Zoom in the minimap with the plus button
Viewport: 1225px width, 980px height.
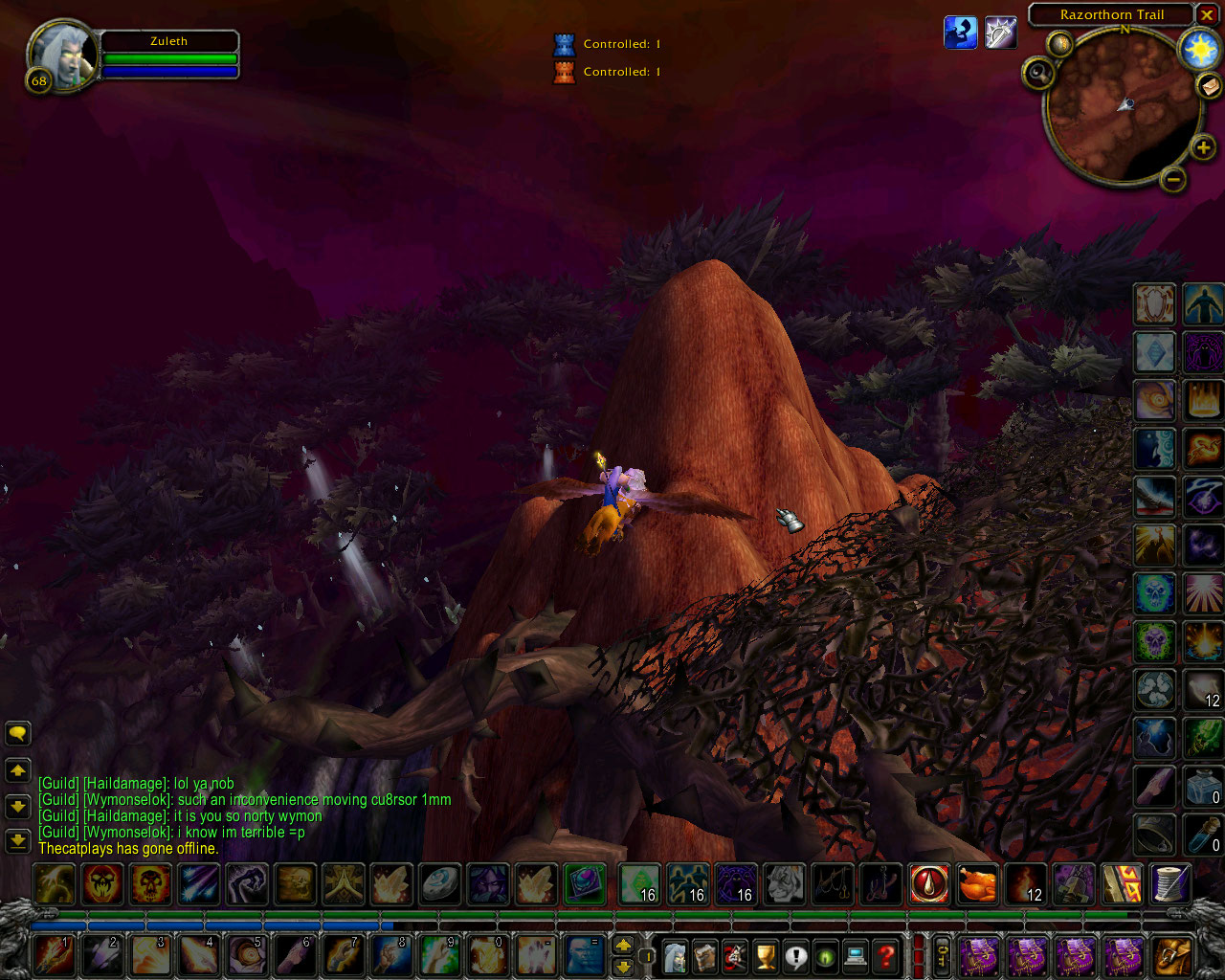point(1202,147)
